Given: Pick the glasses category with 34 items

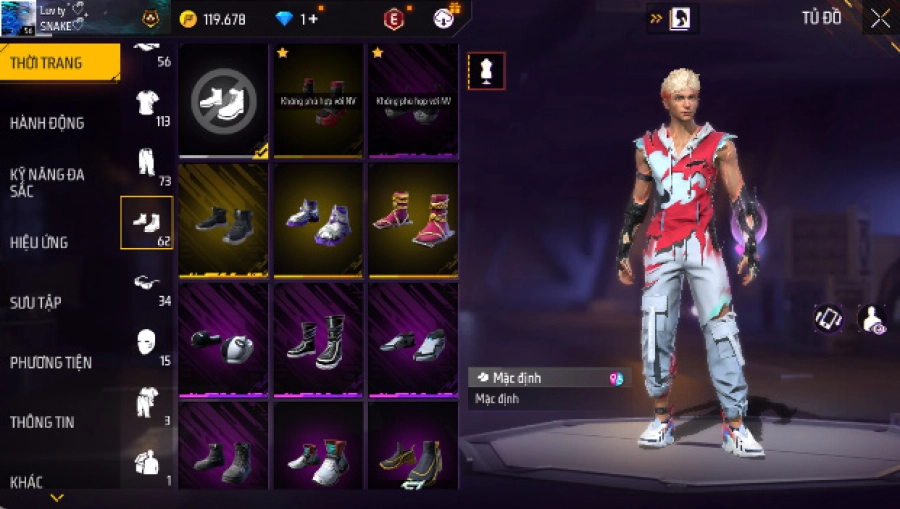Looking at the screenshot, I should [147, 284].
